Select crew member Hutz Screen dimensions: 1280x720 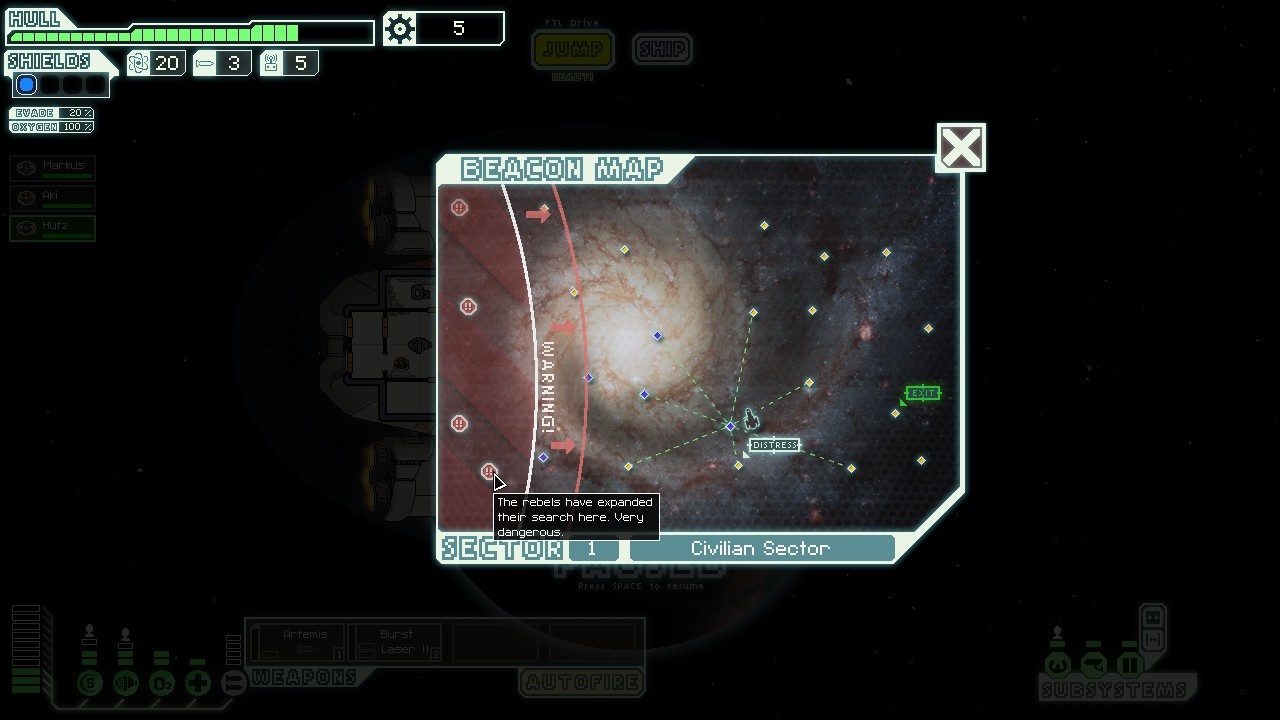53,228
